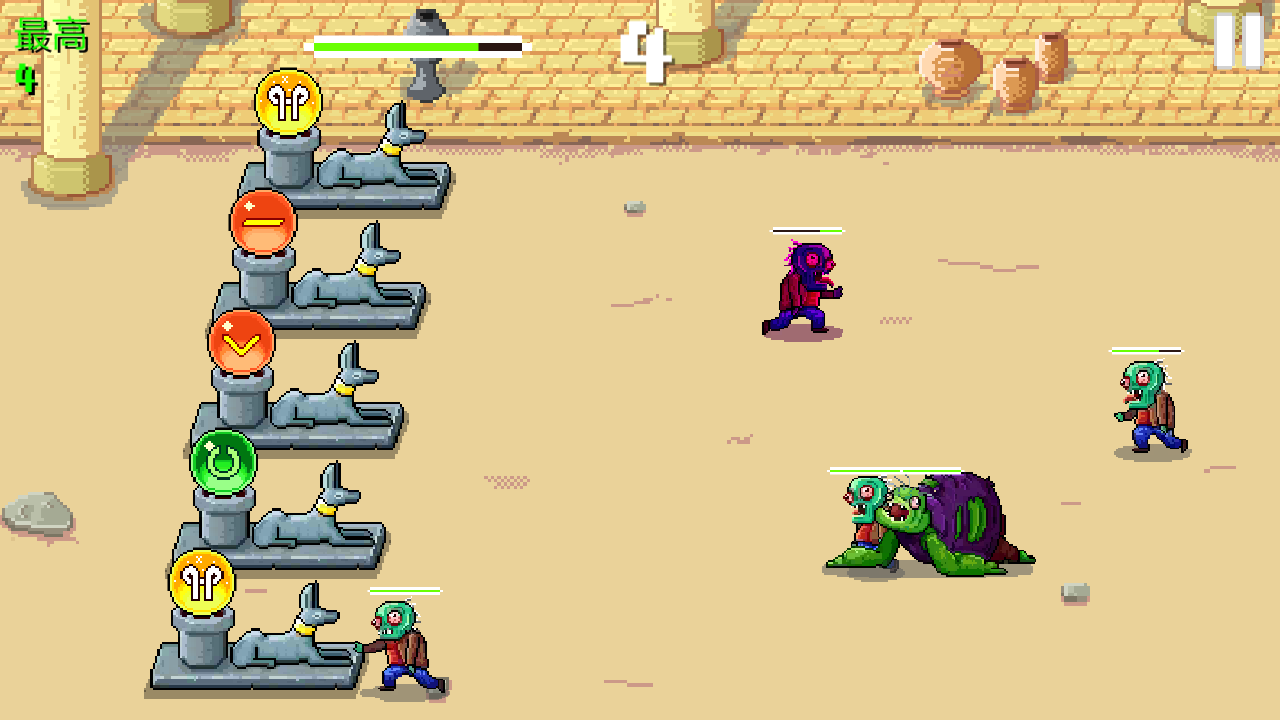Image resolution: width=1280 pixels, height=720 pixels.
Task: Pause the game
Action: [1238, 42]
